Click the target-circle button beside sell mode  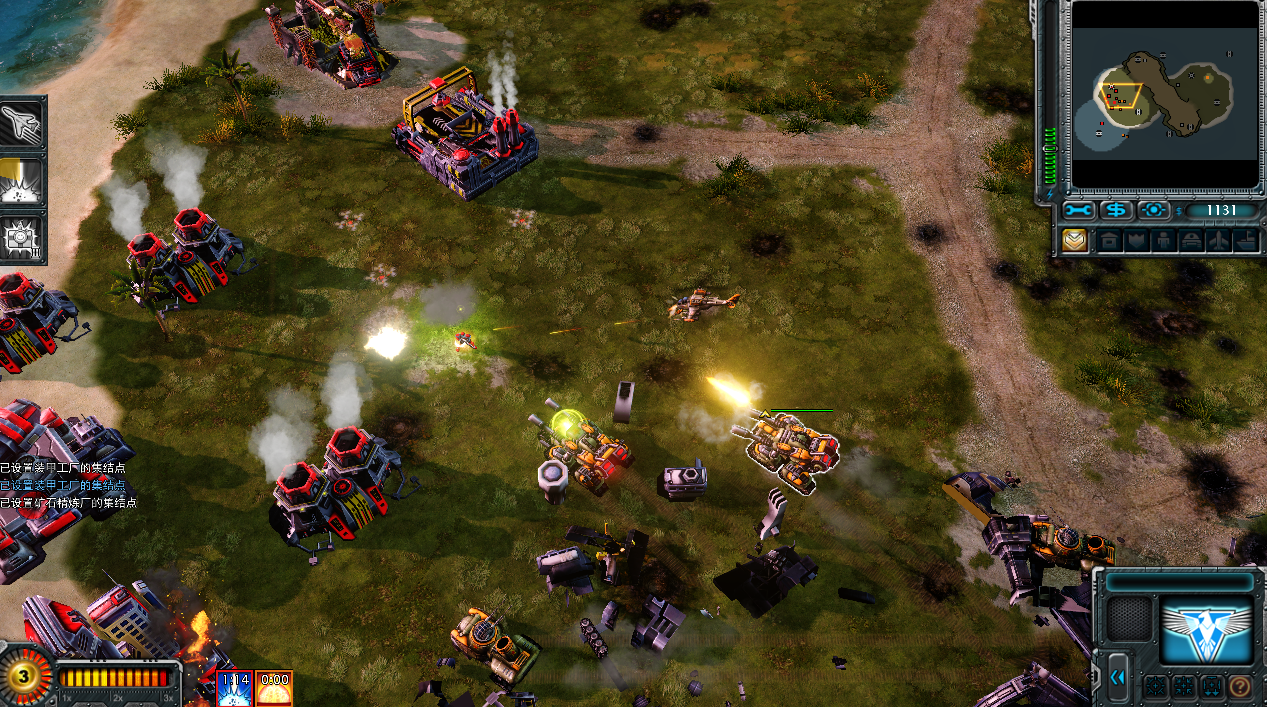(x=1153, y=210)
